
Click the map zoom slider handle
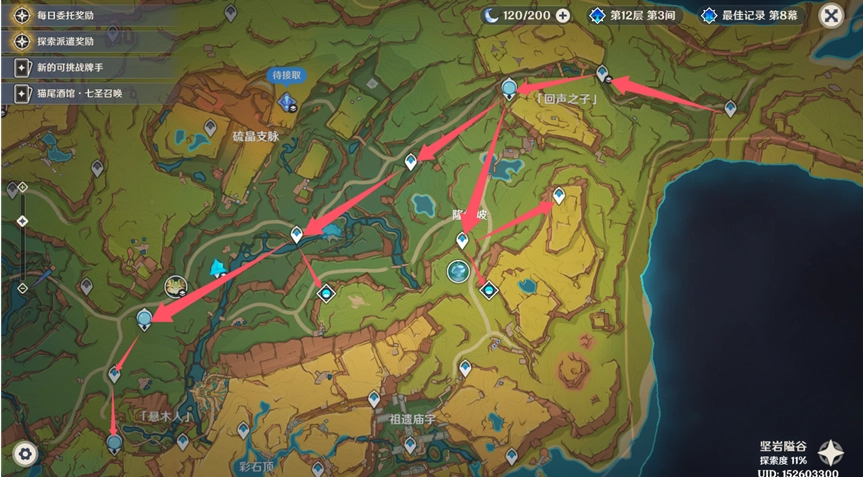[22, 221]
